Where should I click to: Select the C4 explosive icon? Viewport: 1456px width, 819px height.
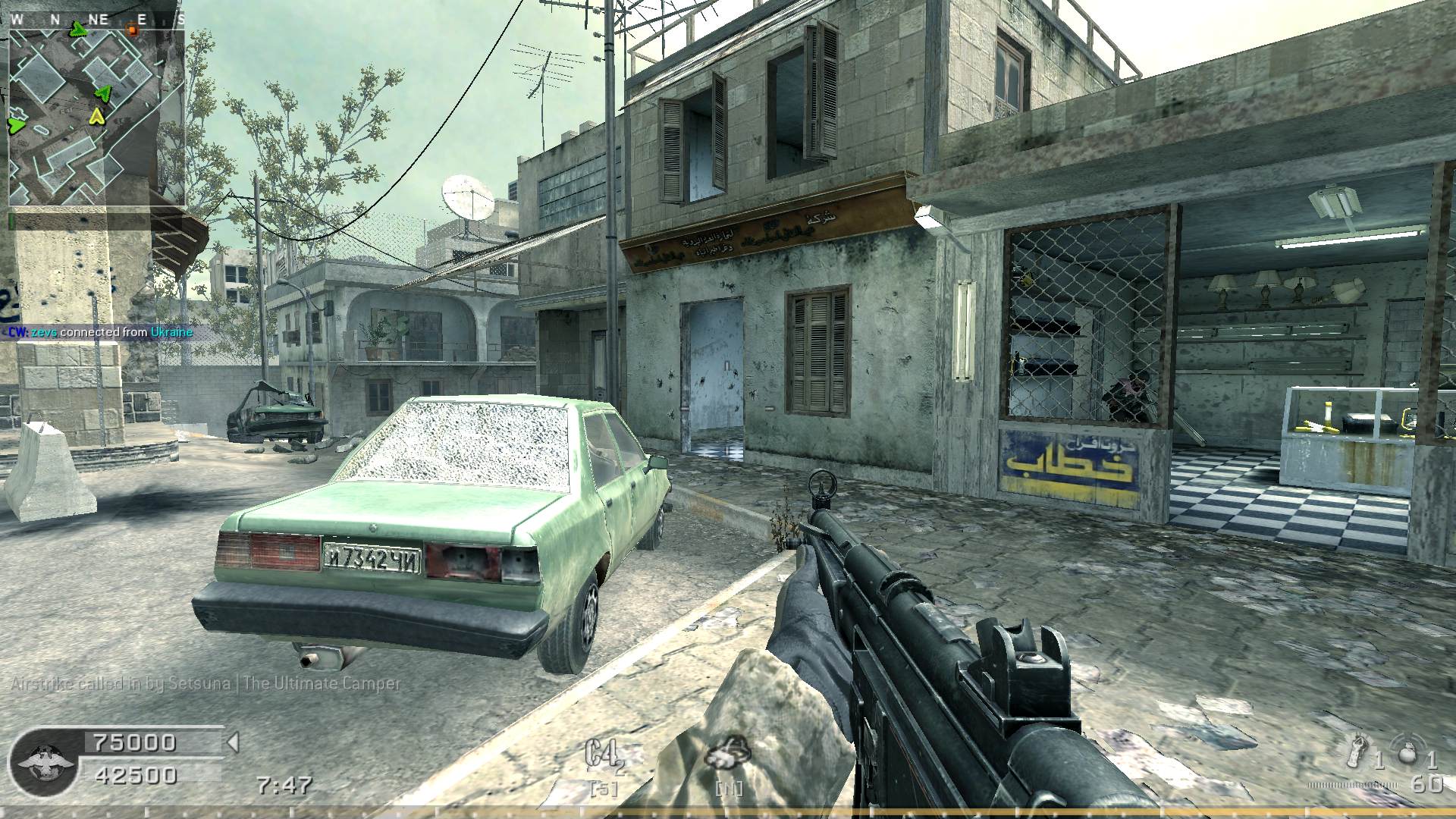point(604,756)
